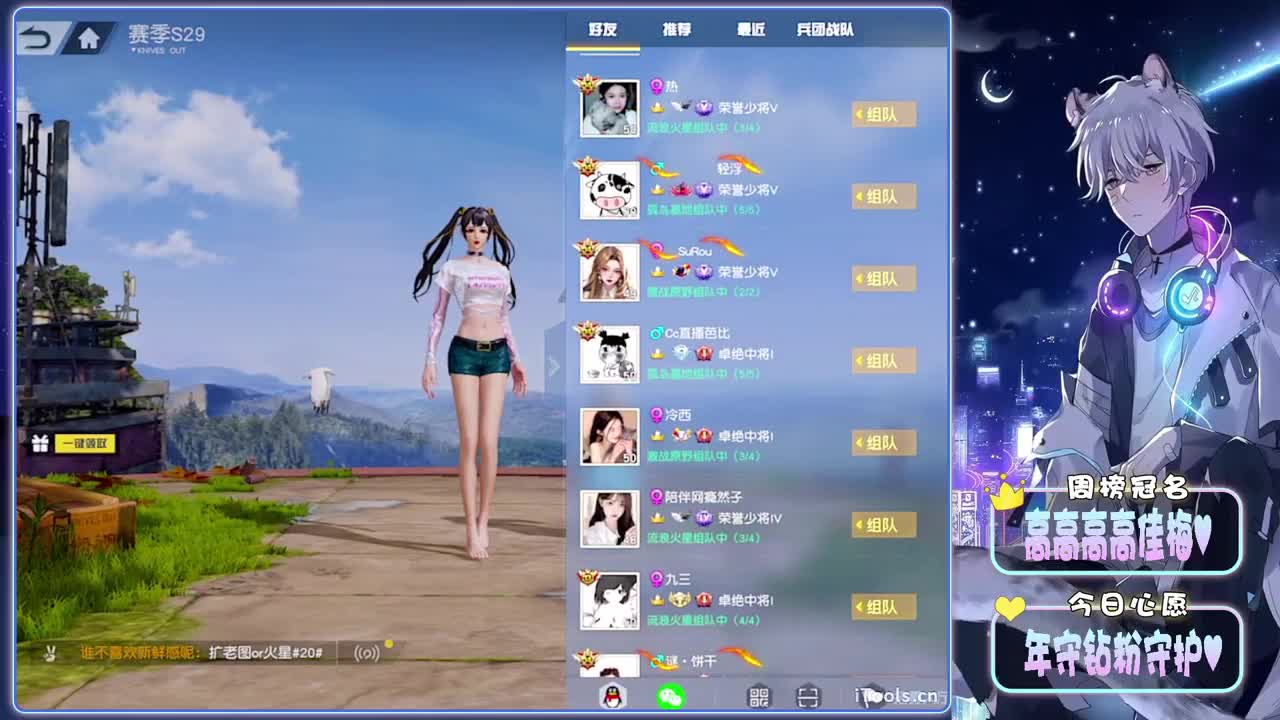1280x720 pixels.
Task: Open the green WeChat share icon
Action: click(670, 695)
